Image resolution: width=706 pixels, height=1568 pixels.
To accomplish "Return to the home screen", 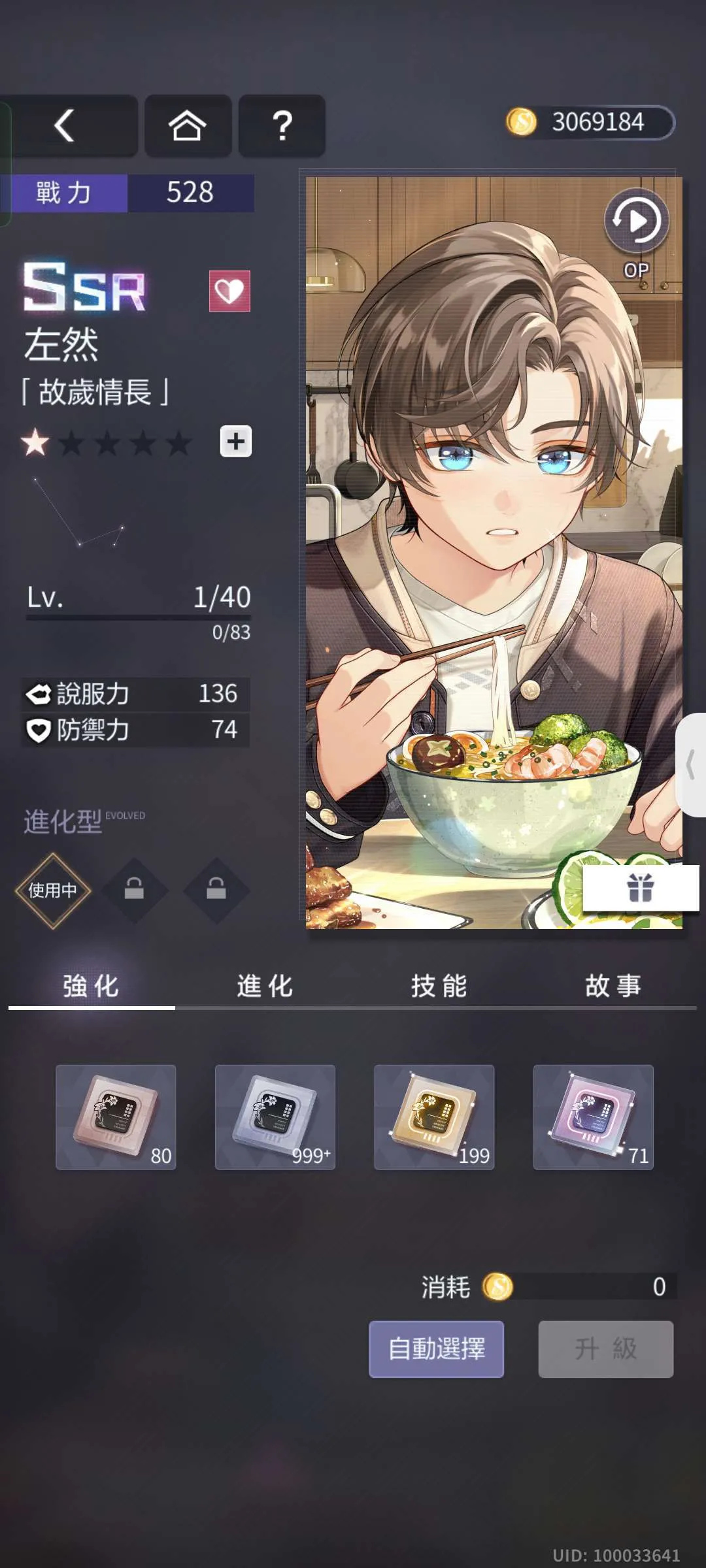I will pyautogui.click(x=188, y=125).
